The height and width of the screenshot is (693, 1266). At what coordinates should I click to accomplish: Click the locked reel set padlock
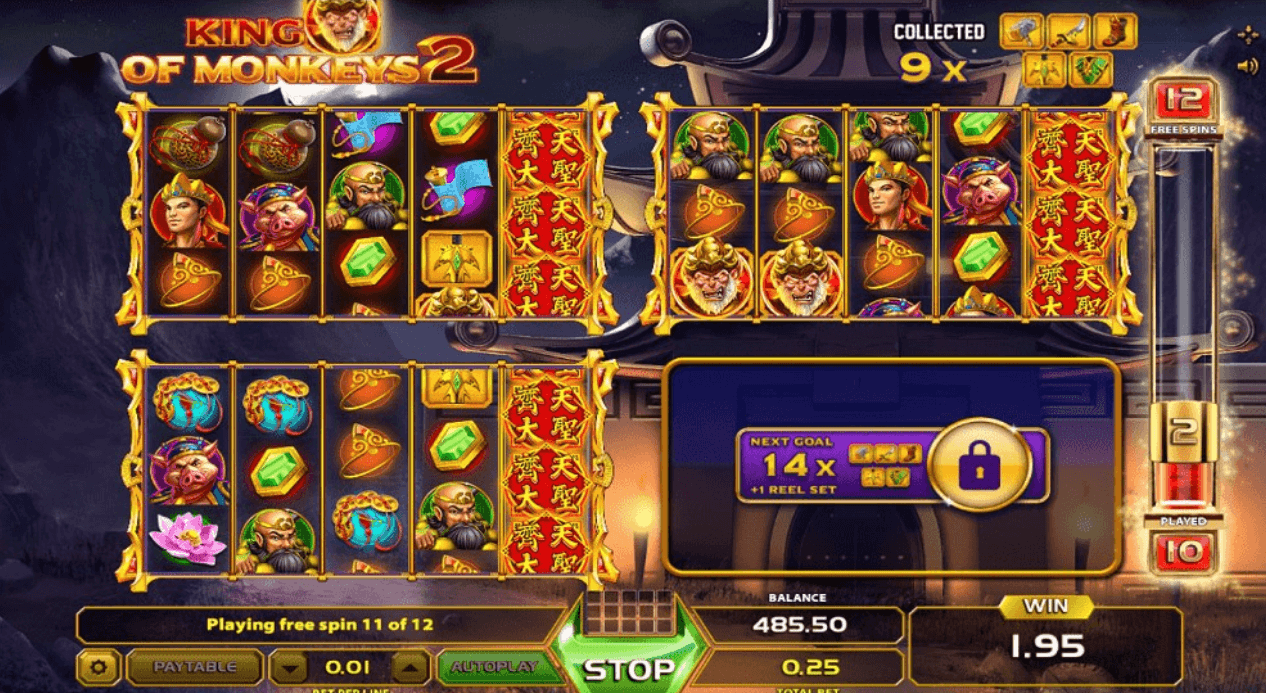(x=978, y=465)
